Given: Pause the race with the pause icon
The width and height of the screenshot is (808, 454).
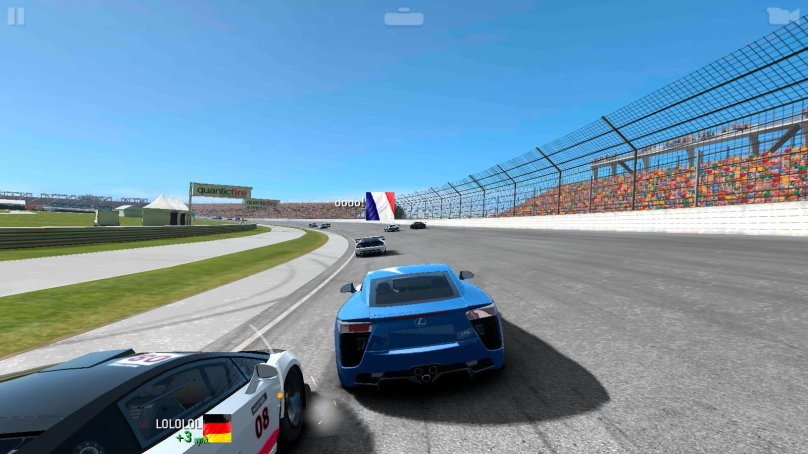Looking at the screenshot, I should pyautogui.click(x=16, y=16).
